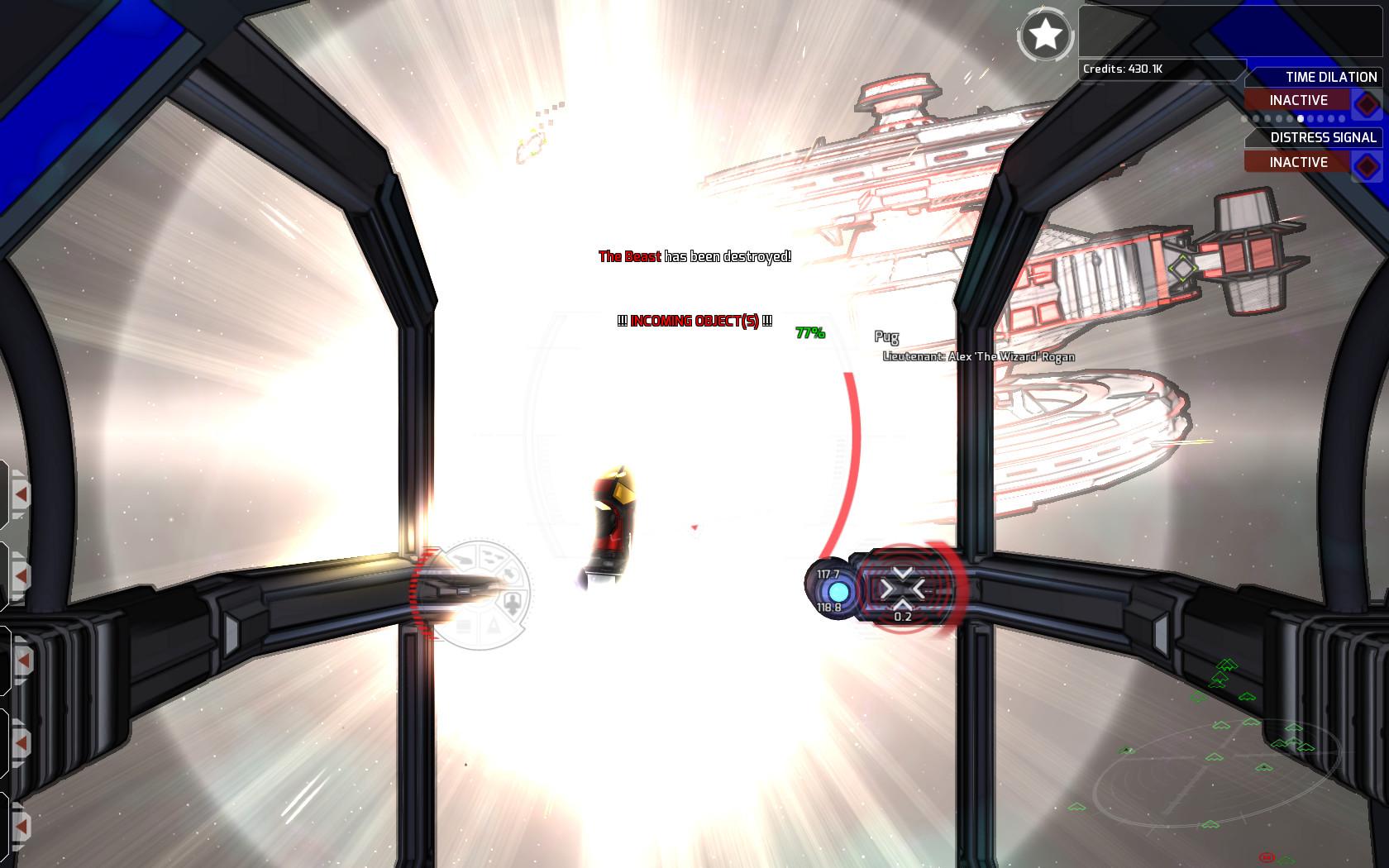Open the fleet squadron segment of the radial menu

tap(490, 557)
